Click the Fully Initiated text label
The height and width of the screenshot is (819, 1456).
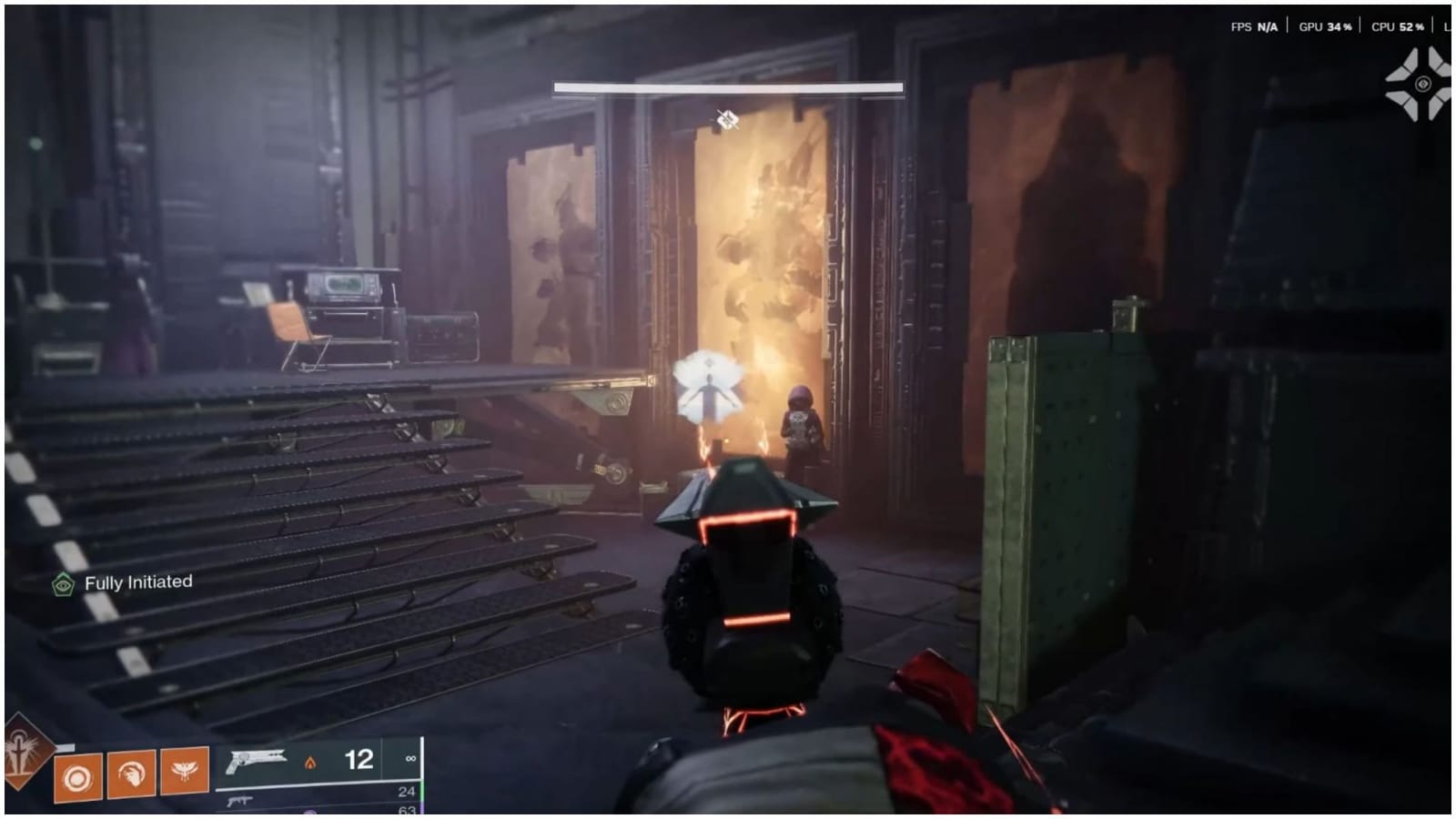coord(138,582)
